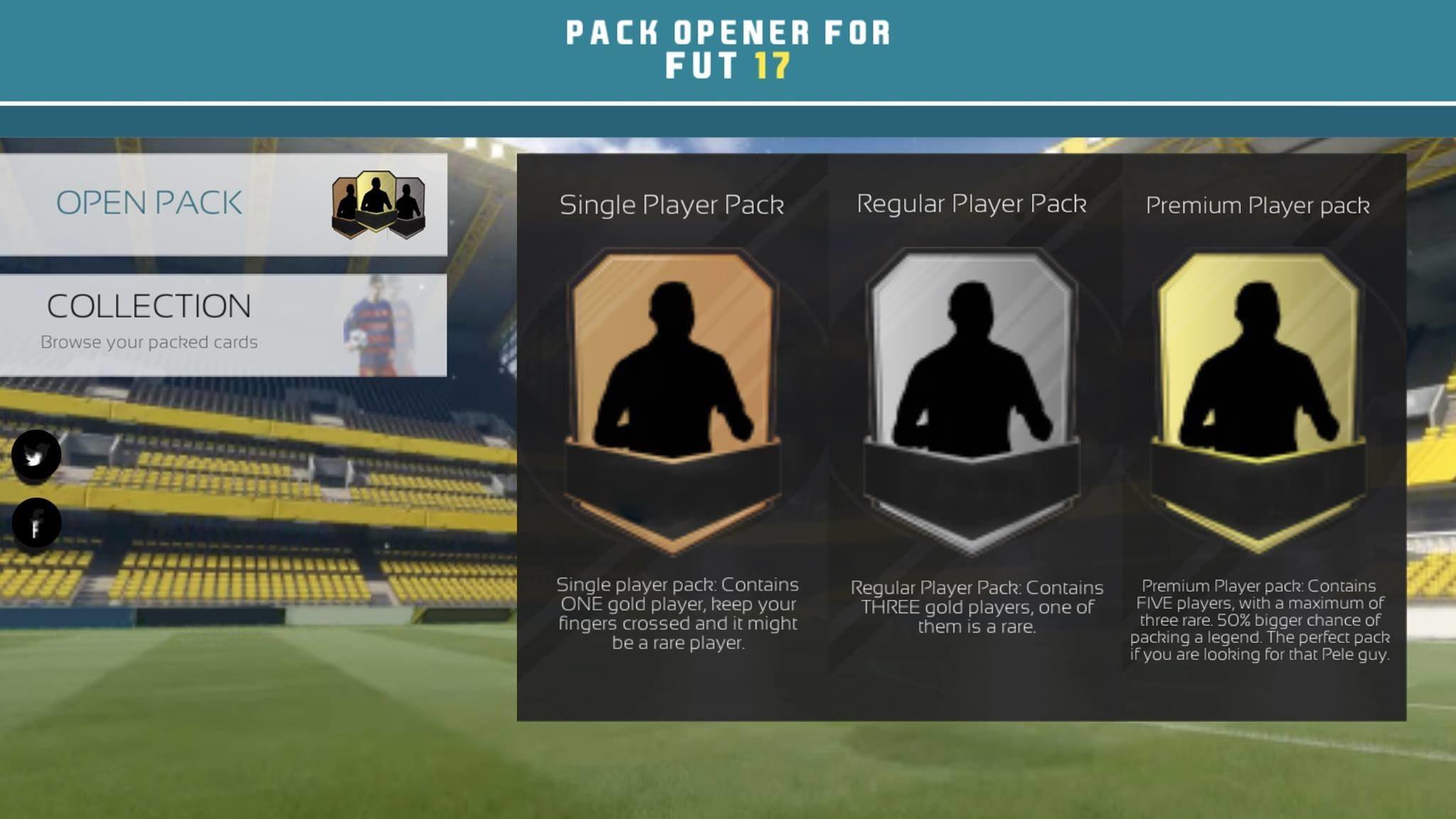Click the Facebook share icon
This screenshot has height=819, width=1456.
[x=37, y=521]
